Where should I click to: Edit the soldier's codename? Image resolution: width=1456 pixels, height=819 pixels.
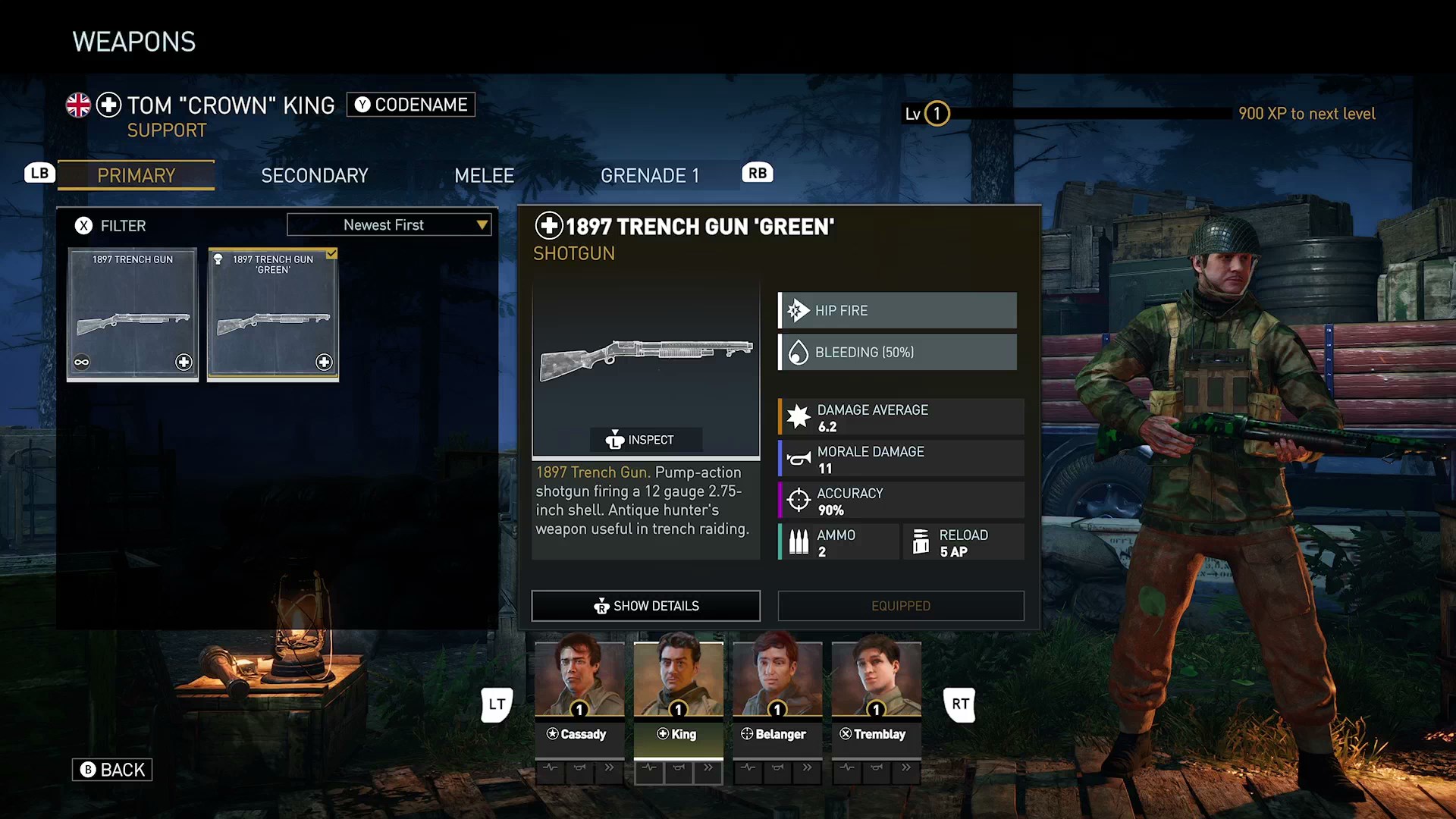tap(411, 105)
